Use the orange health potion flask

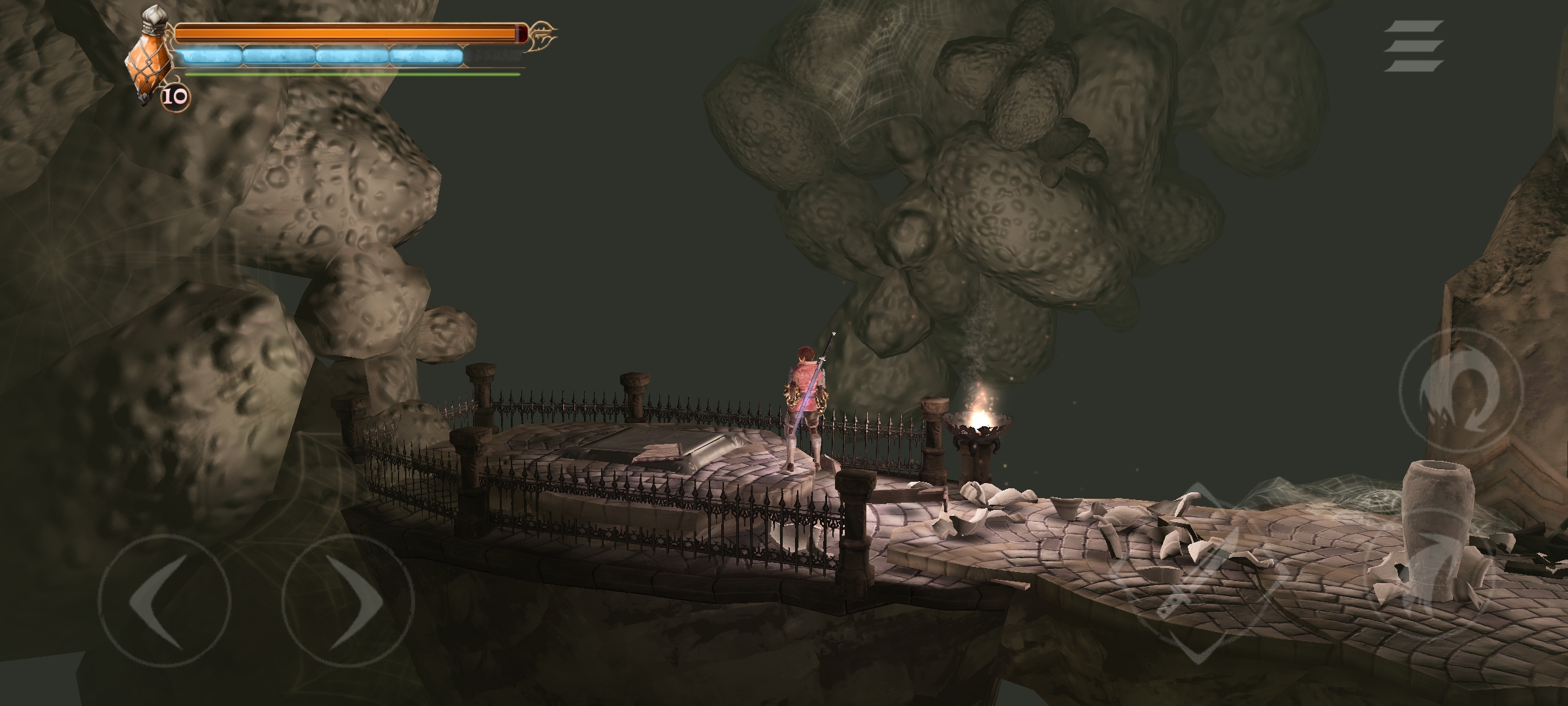tap(151, 58)
